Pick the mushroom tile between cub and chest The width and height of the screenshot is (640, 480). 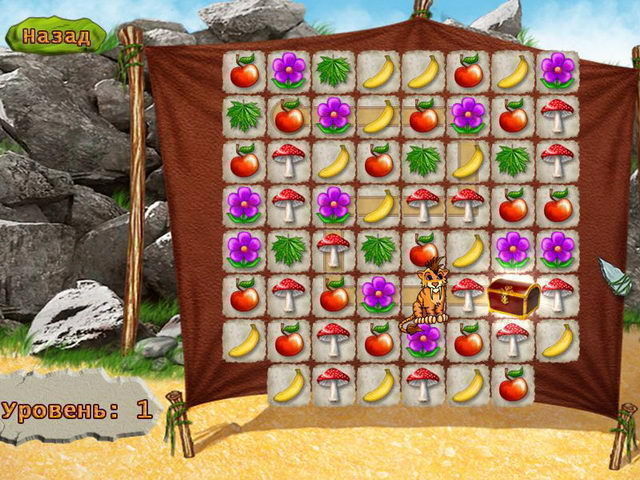pos(467,293)
